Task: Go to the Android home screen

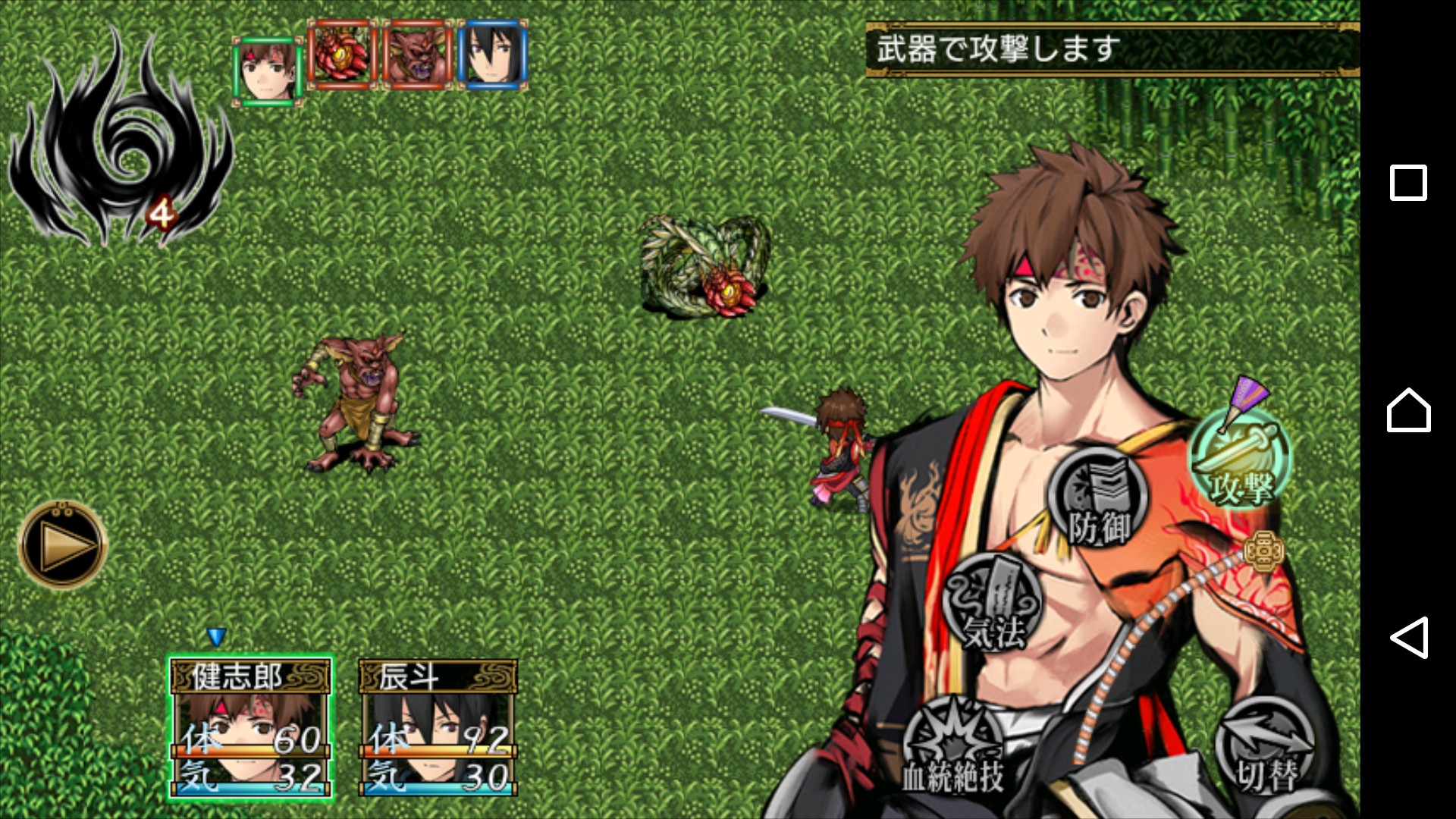Action: pyautogui.click(x=1408, y=410)
